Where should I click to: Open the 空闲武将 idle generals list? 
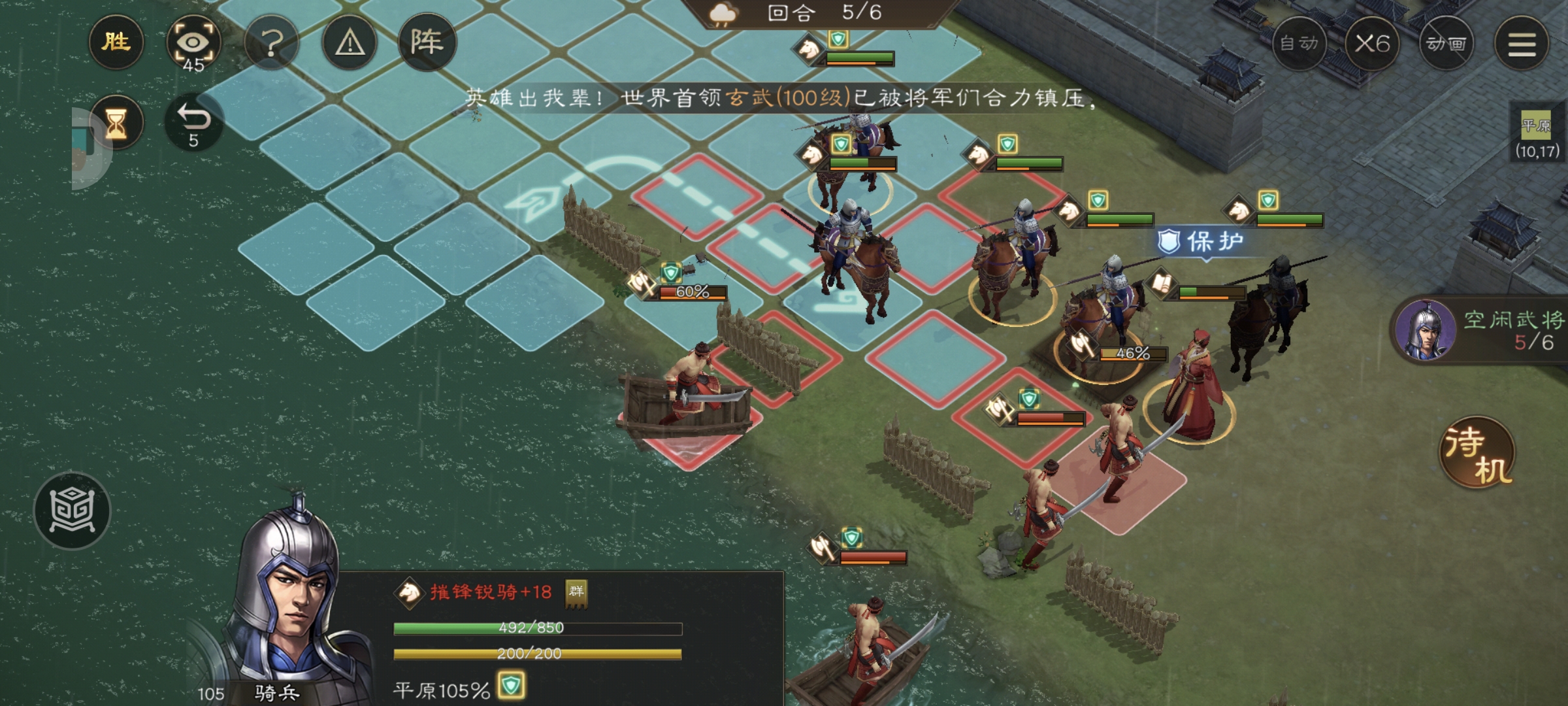click(1480, 330)
